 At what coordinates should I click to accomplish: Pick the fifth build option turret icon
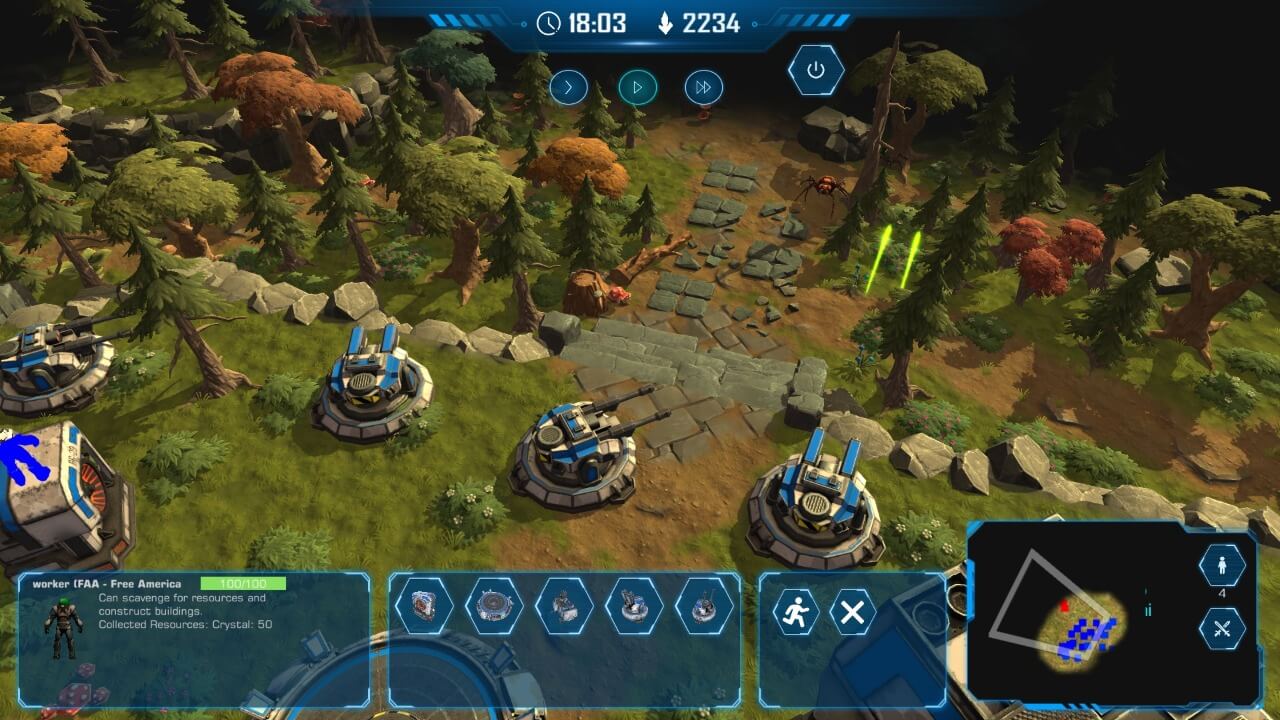(704, 606)
